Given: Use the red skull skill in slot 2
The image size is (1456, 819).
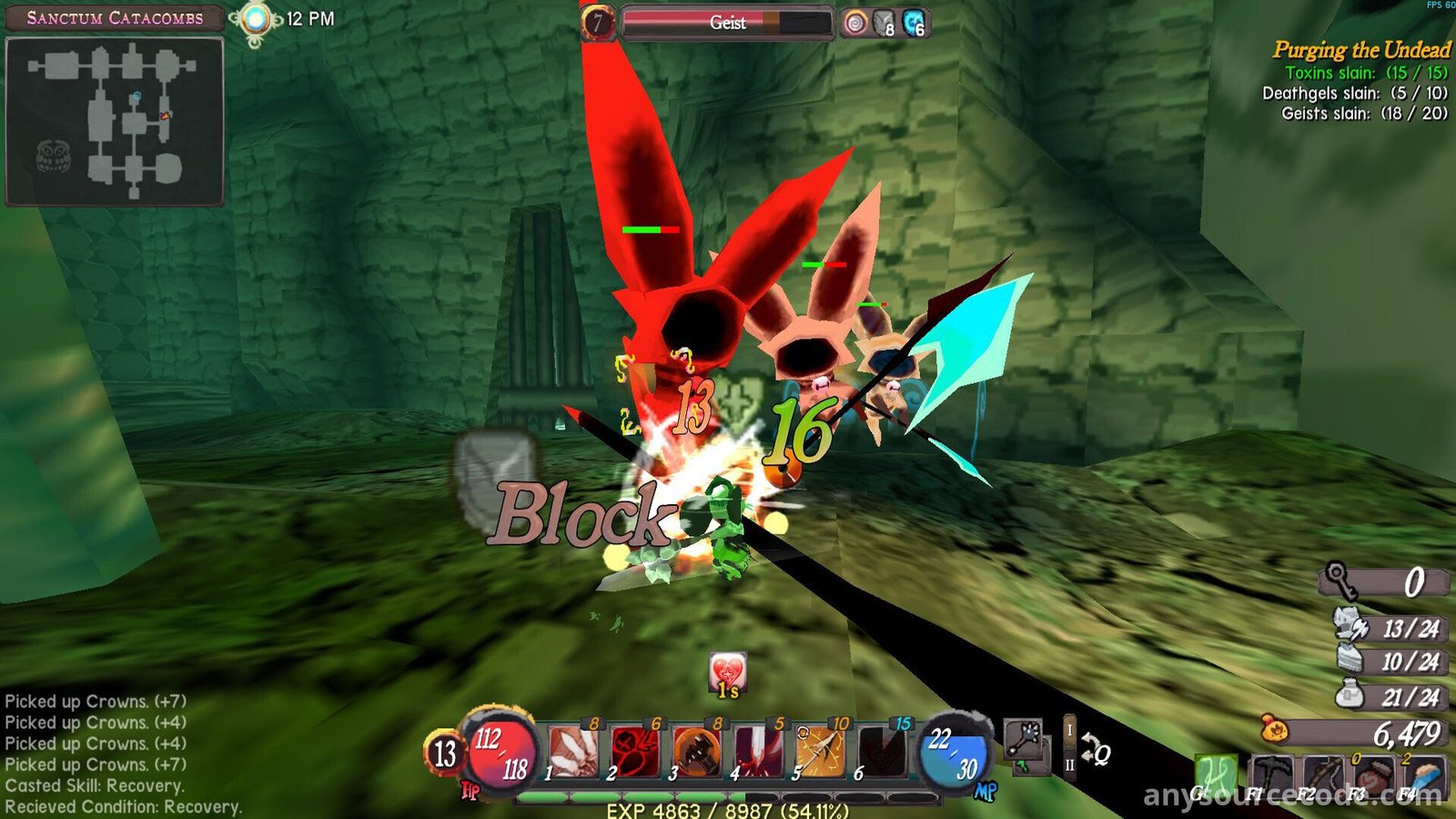Looking at the screenshot, I should pos(635,752).
